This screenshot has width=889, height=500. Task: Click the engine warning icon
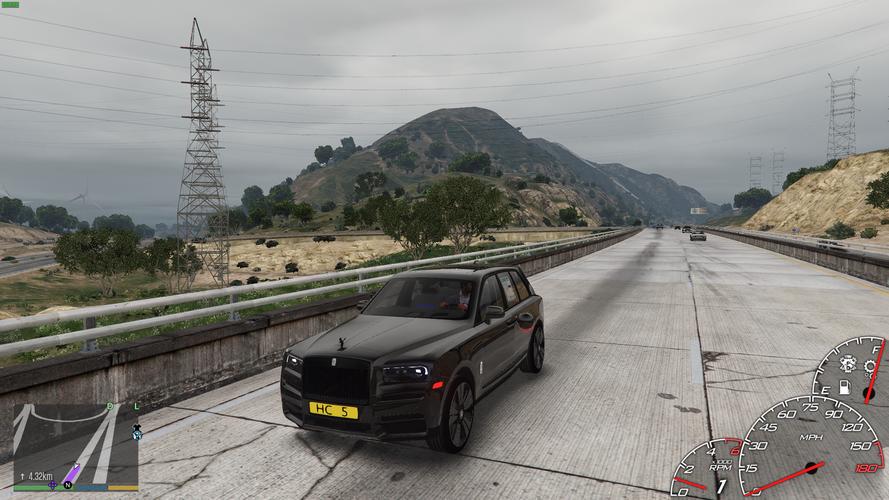849,364
